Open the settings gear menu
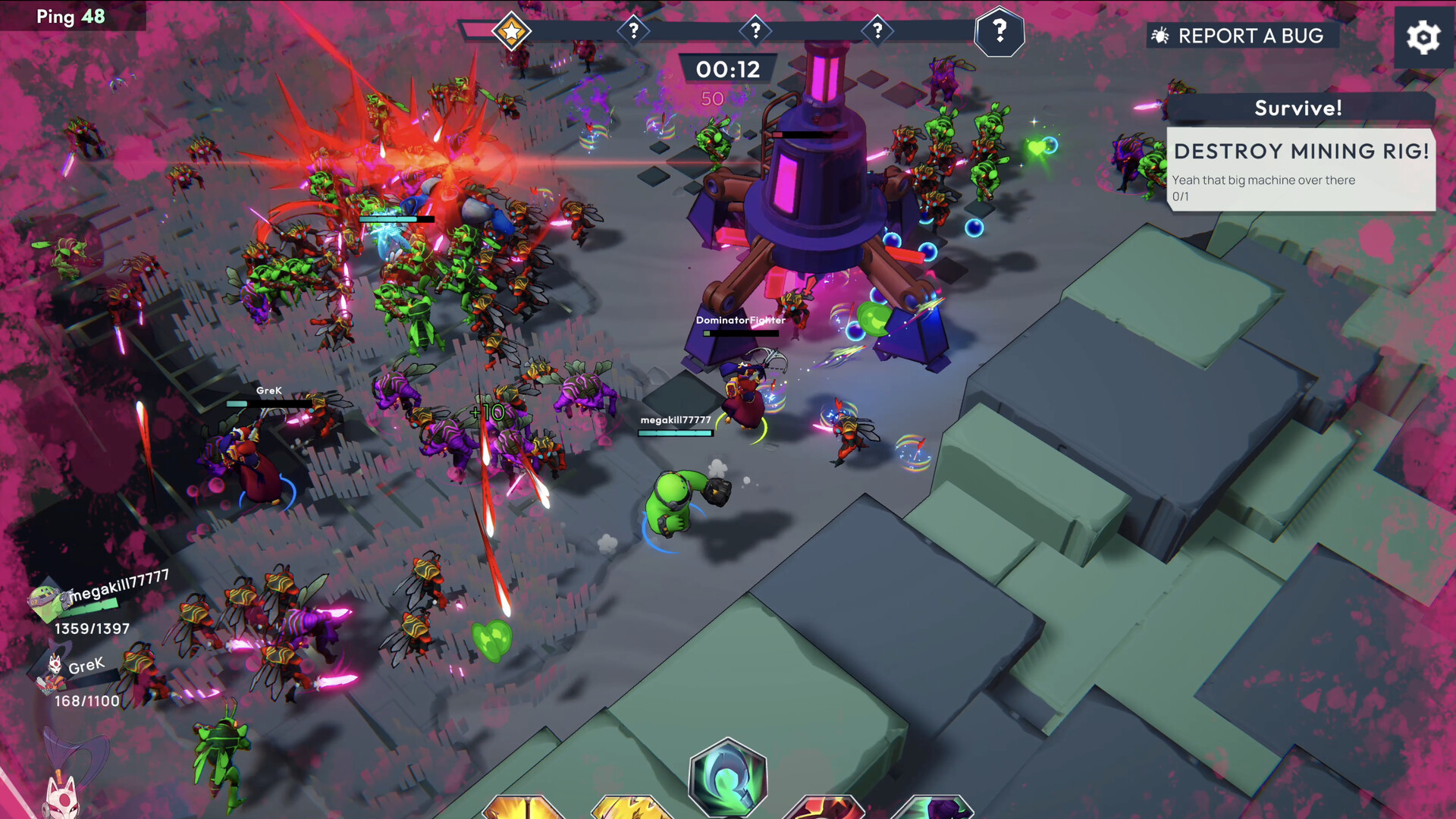 (x=1423, y=37)
